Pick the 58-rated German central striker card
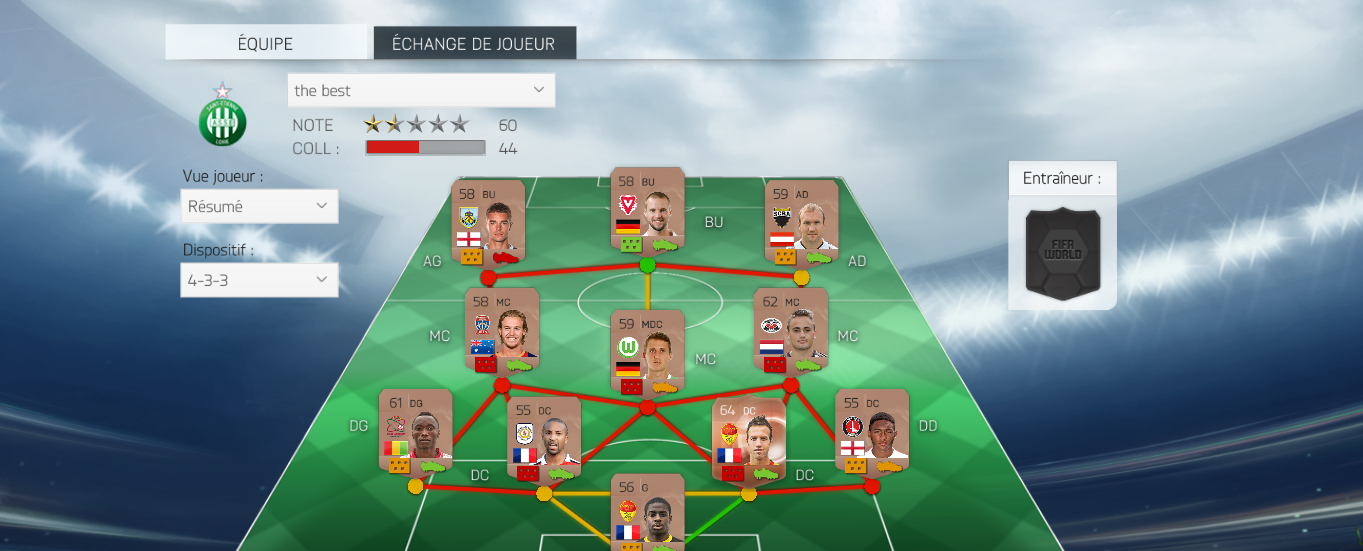 click(647, 211)
